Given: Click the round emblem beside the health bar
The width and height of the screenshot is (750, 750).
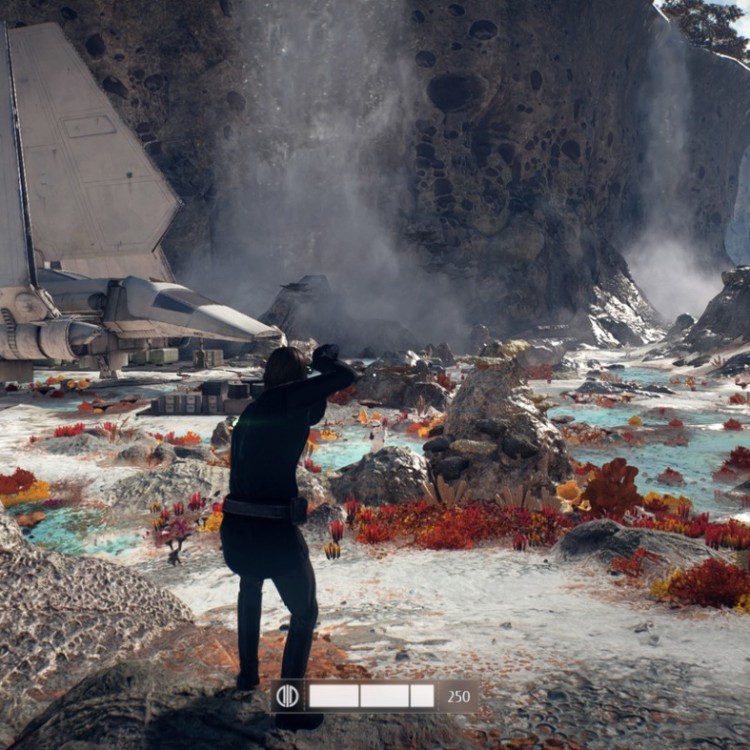Looking at the screenshot, I should (289, 696).
